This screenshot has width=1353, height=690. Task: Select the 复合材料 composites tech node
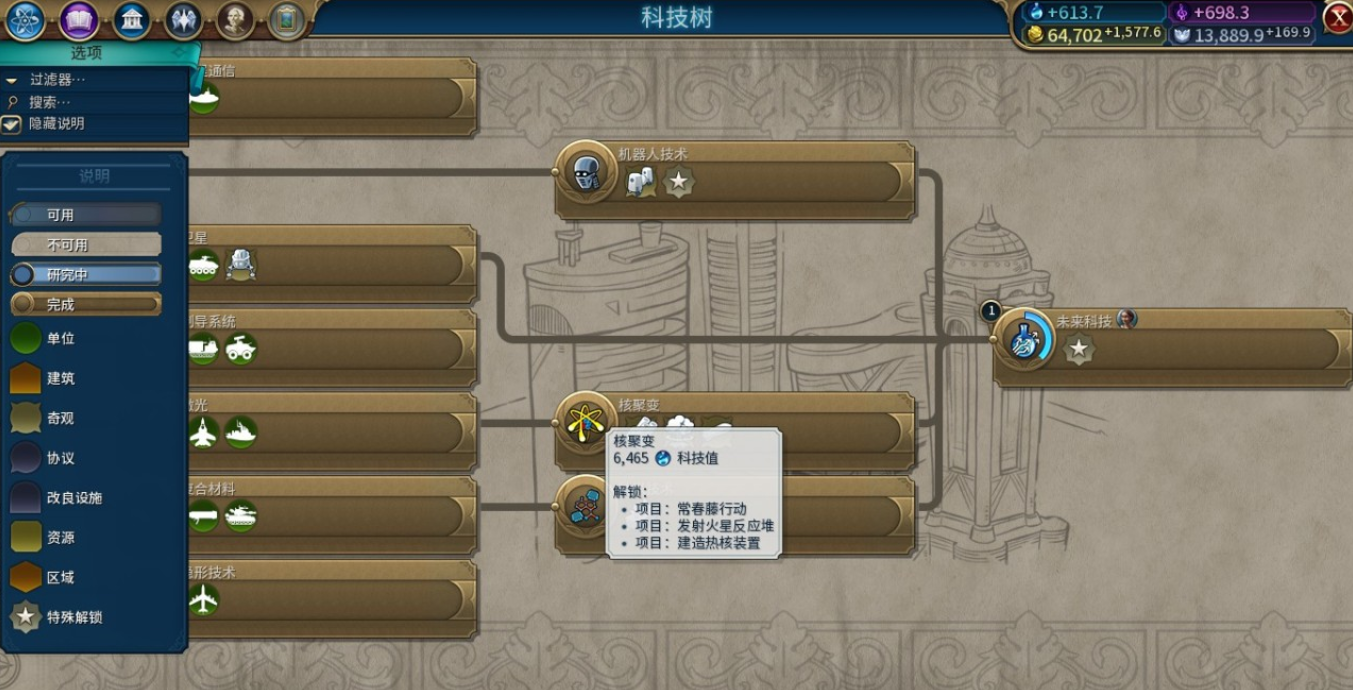[330, 515]
